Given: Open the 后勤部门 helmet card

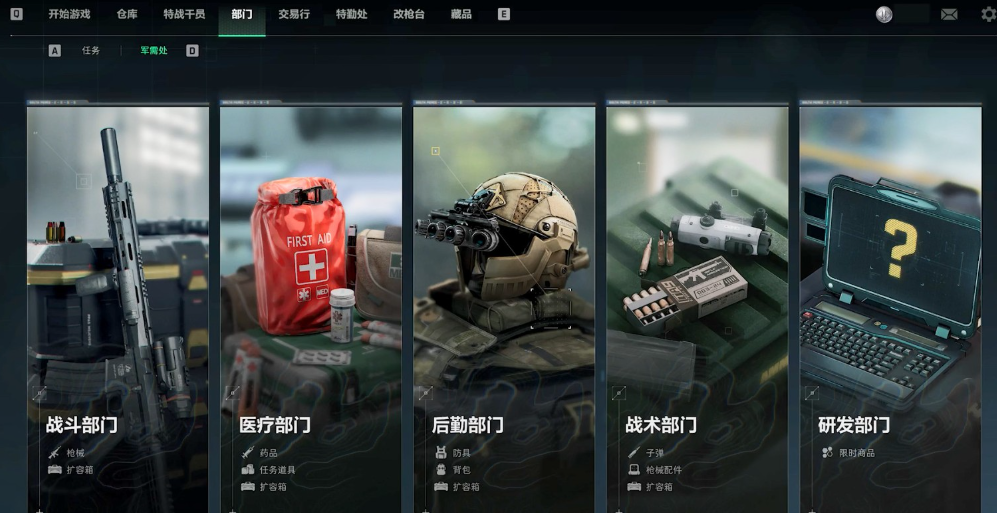Looking at the screenshot, I should pyautogui.click(x=504, y=300).
